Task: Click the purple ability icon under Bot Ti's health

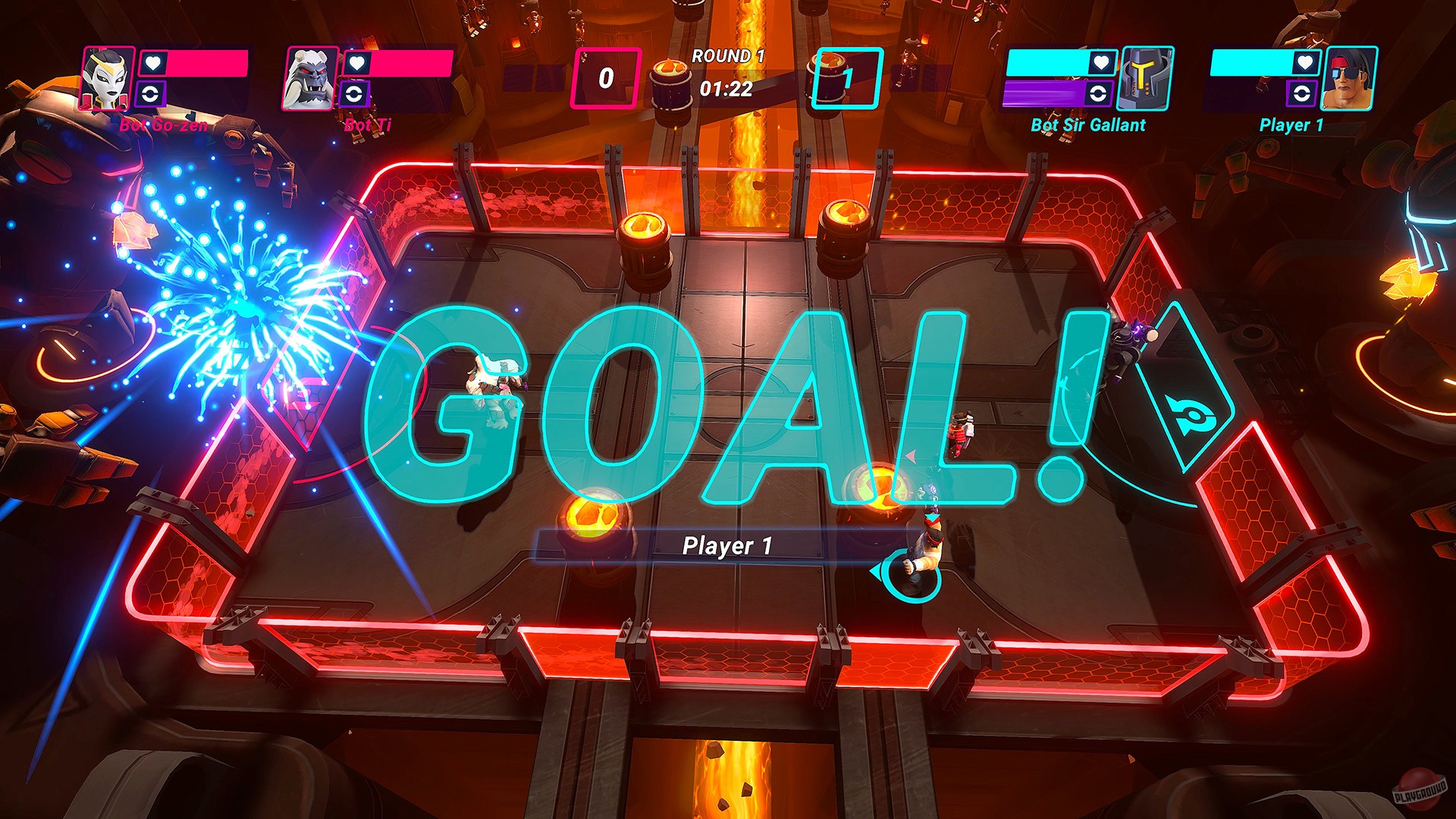Action: [356, 96]
